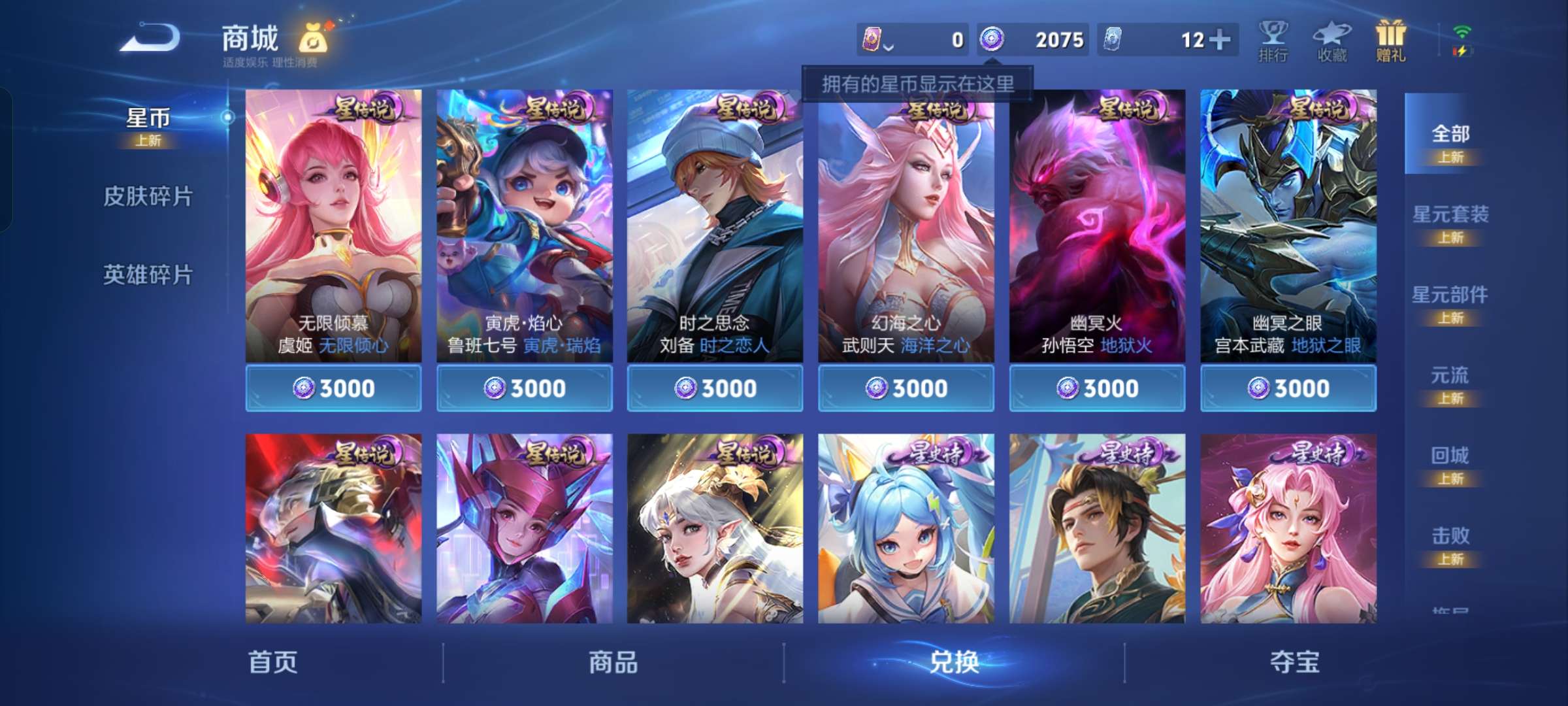Open the 收藏 favorites collection
The height and width of the screenshot is (706, 1568).
click(x=1332, y=41)
